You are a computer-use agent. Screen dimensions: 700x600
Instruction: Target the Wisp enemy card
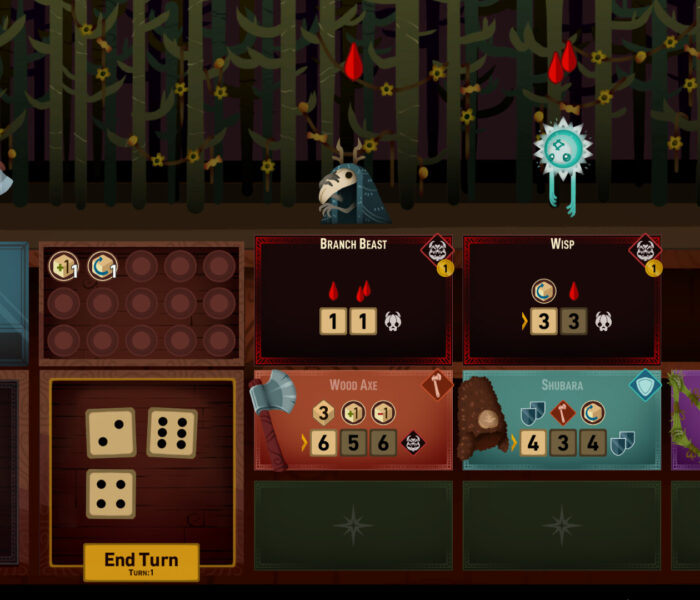pos(561,300)
